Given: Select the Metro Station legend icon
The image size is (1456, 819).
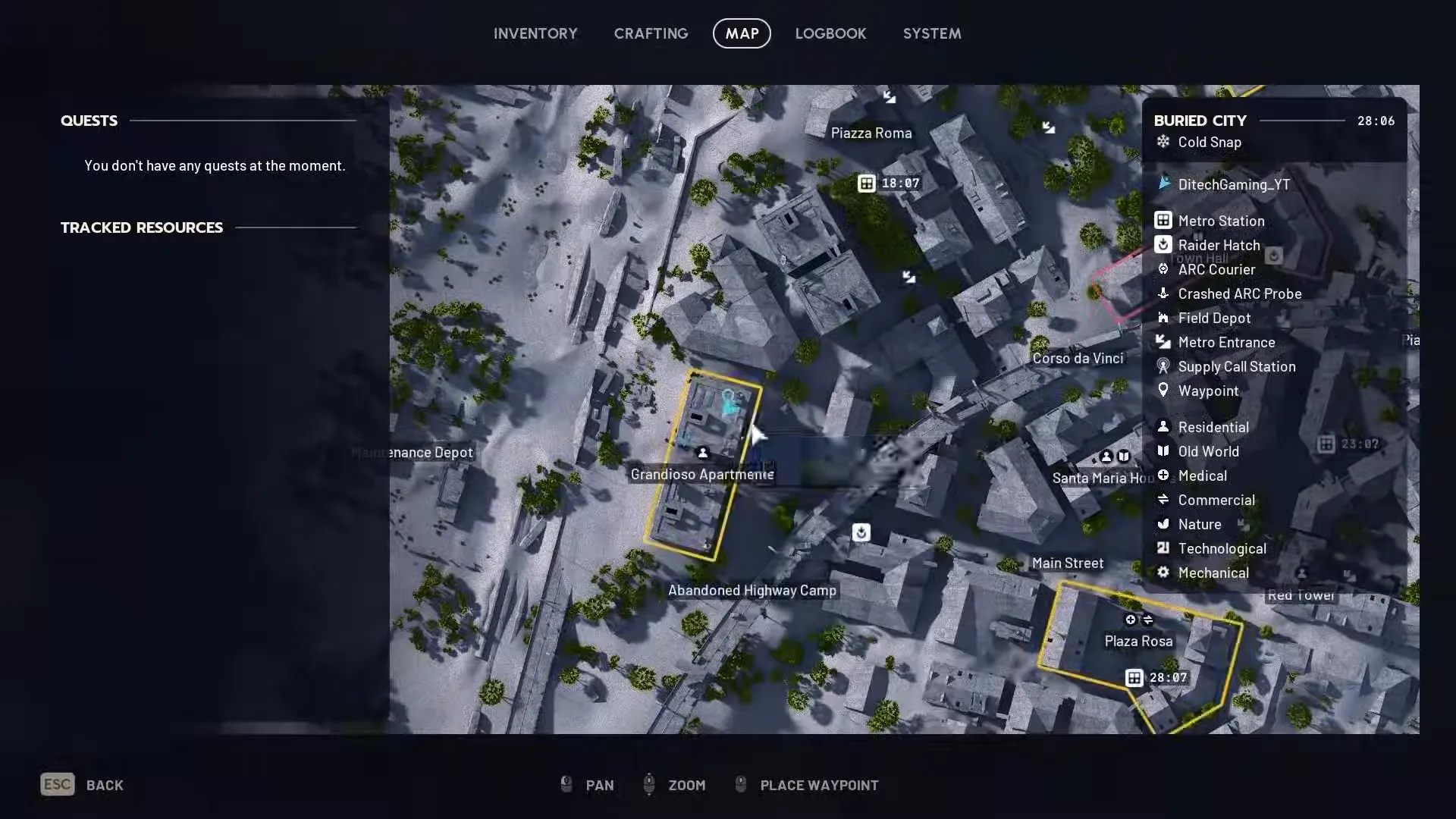Looking at the screenshot, I should [x=1164, y=221].
